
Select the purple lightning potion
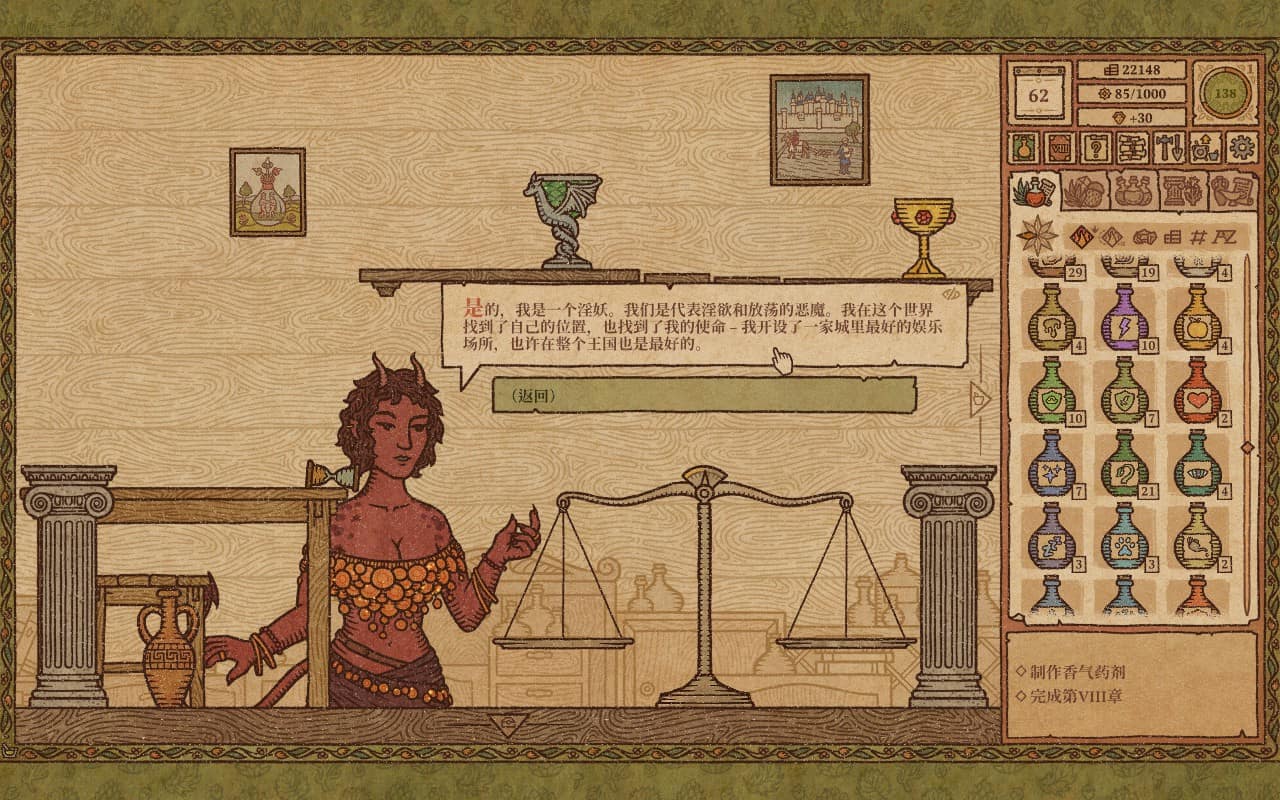click(1124, 317)
